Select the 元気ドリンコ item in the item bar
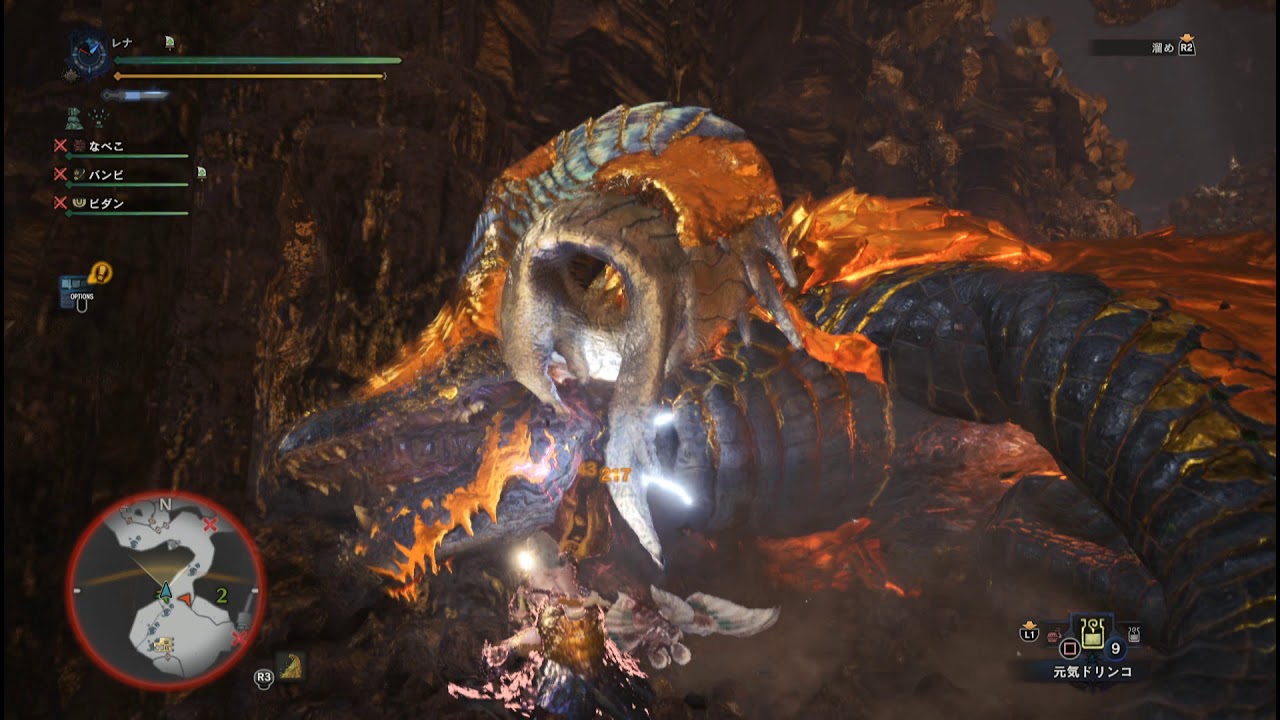Image resolution: width=1280 pixels, height=720 pixels. pyautogui.click(x=1092, y=634)
